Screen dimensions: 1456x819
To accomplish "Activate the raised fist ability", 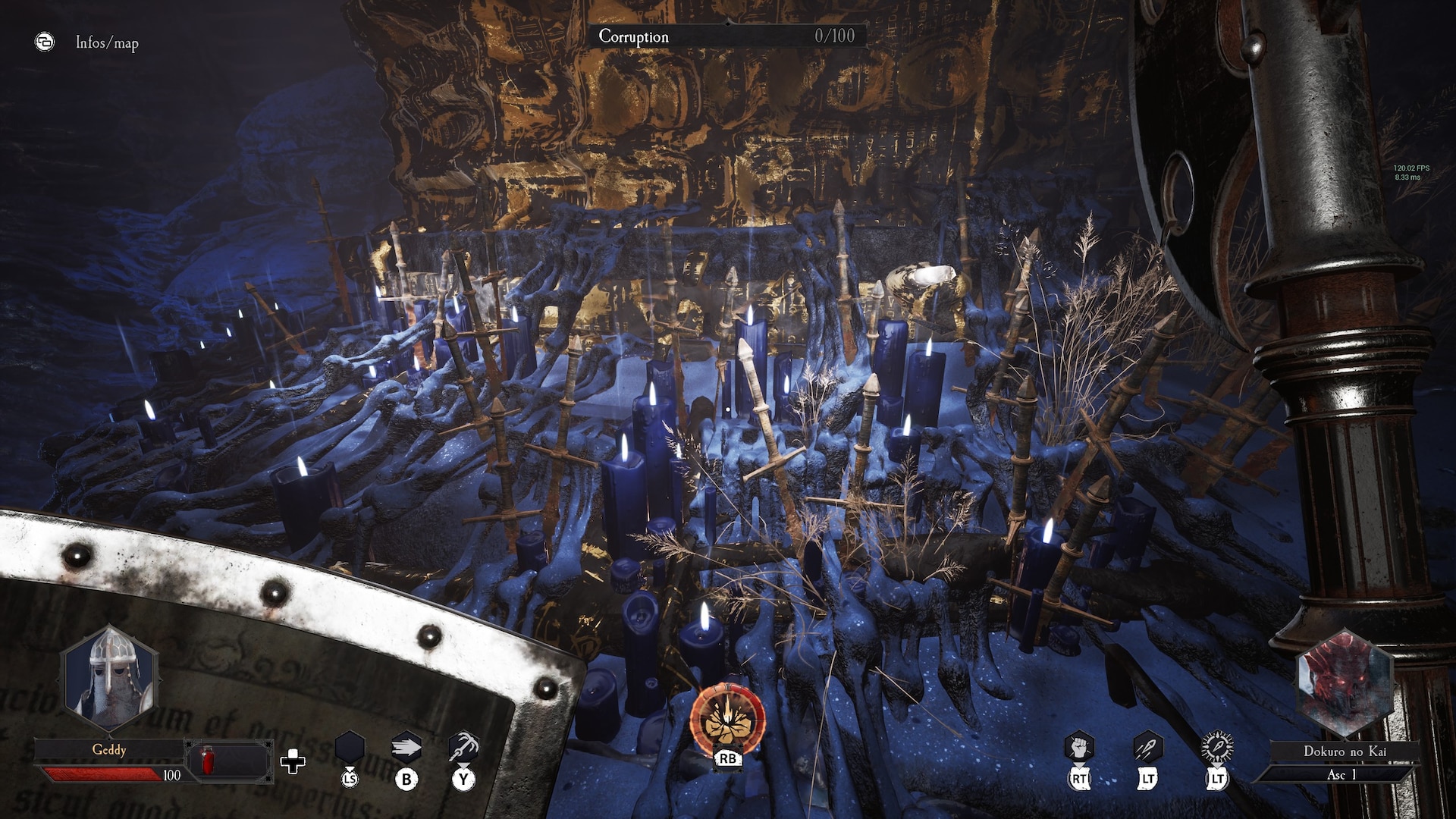I will tap(1078, 747).
